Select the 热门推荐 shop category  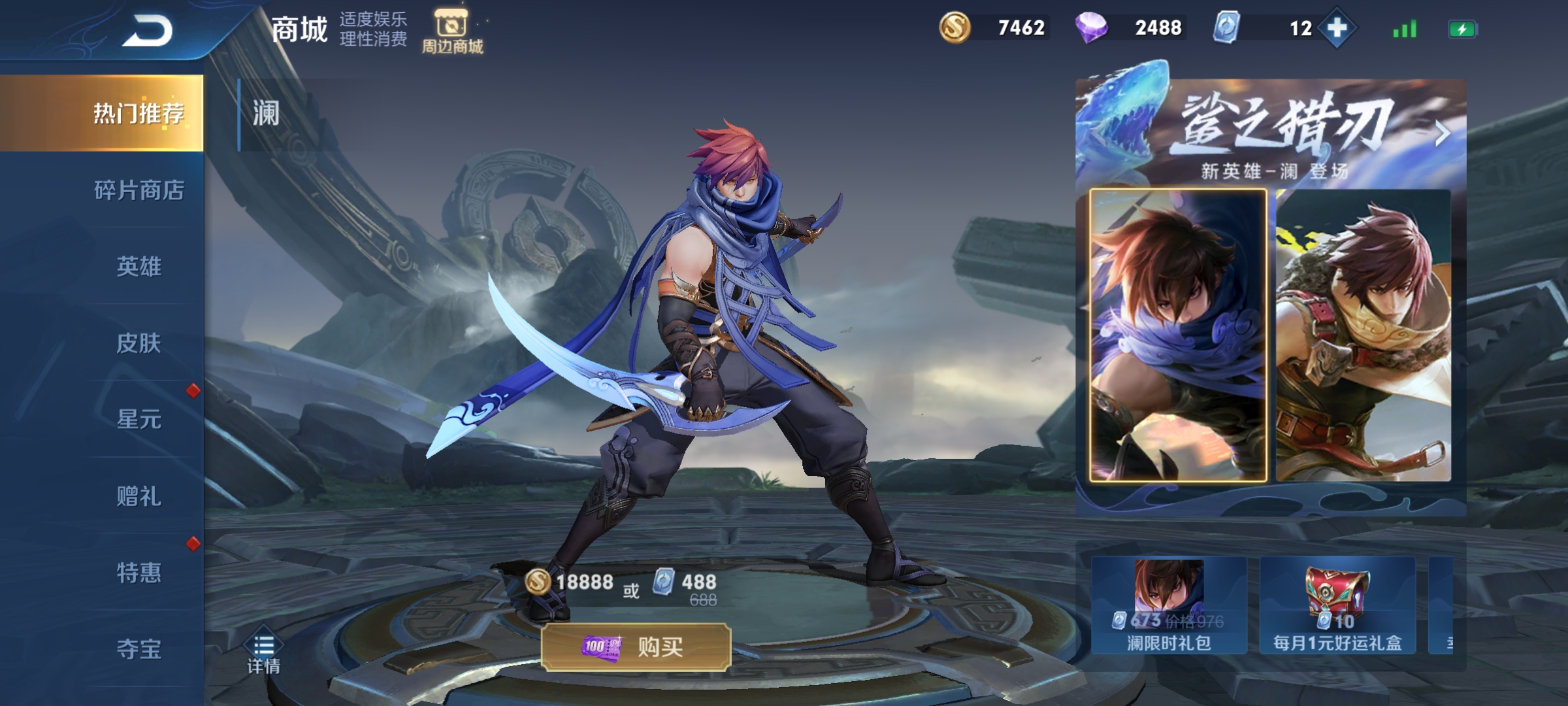(139, 114)
